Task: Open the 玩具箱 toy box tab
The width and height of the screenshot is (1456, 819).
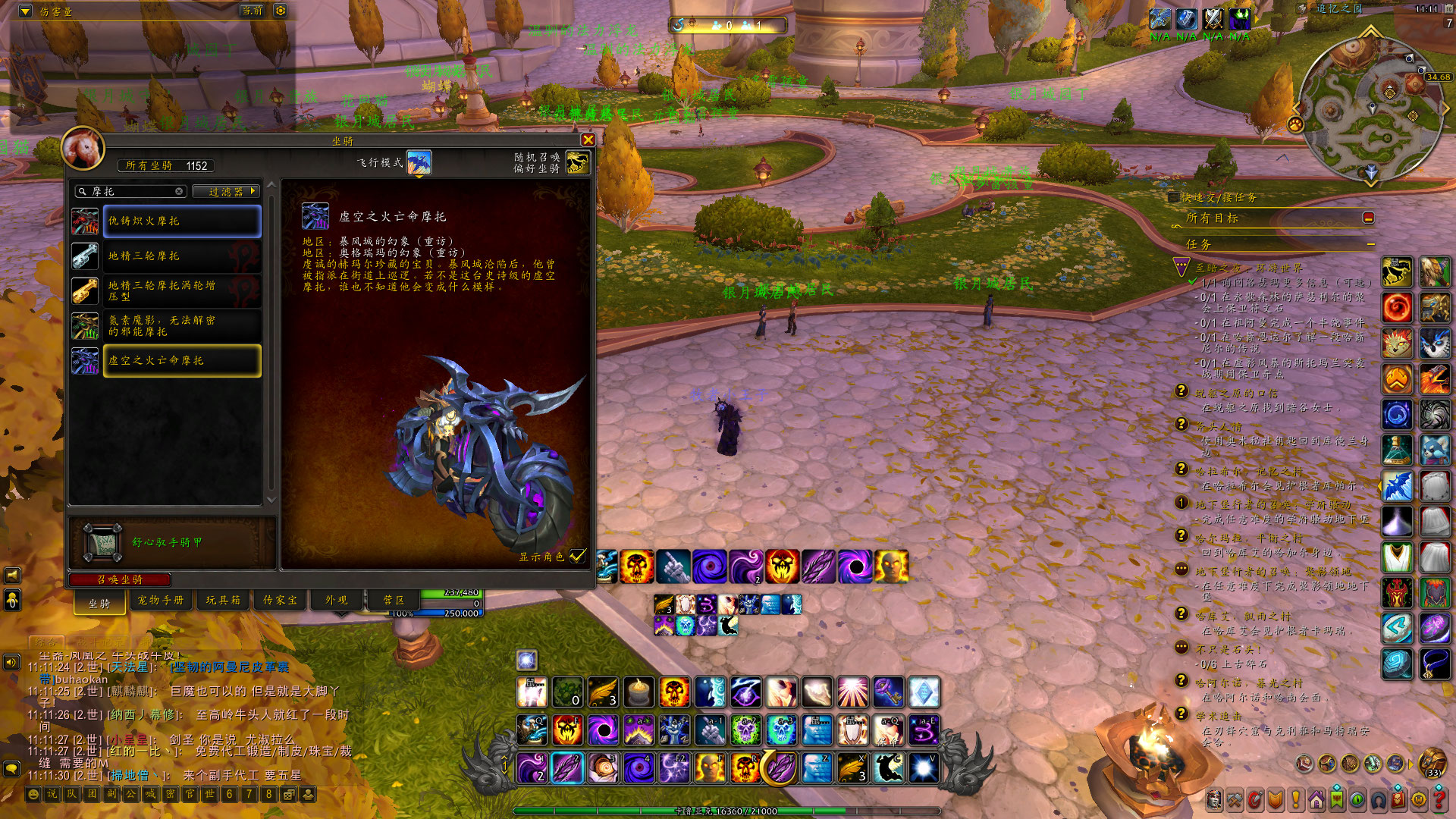Action: pyautogui.click(x=223, y=601)
